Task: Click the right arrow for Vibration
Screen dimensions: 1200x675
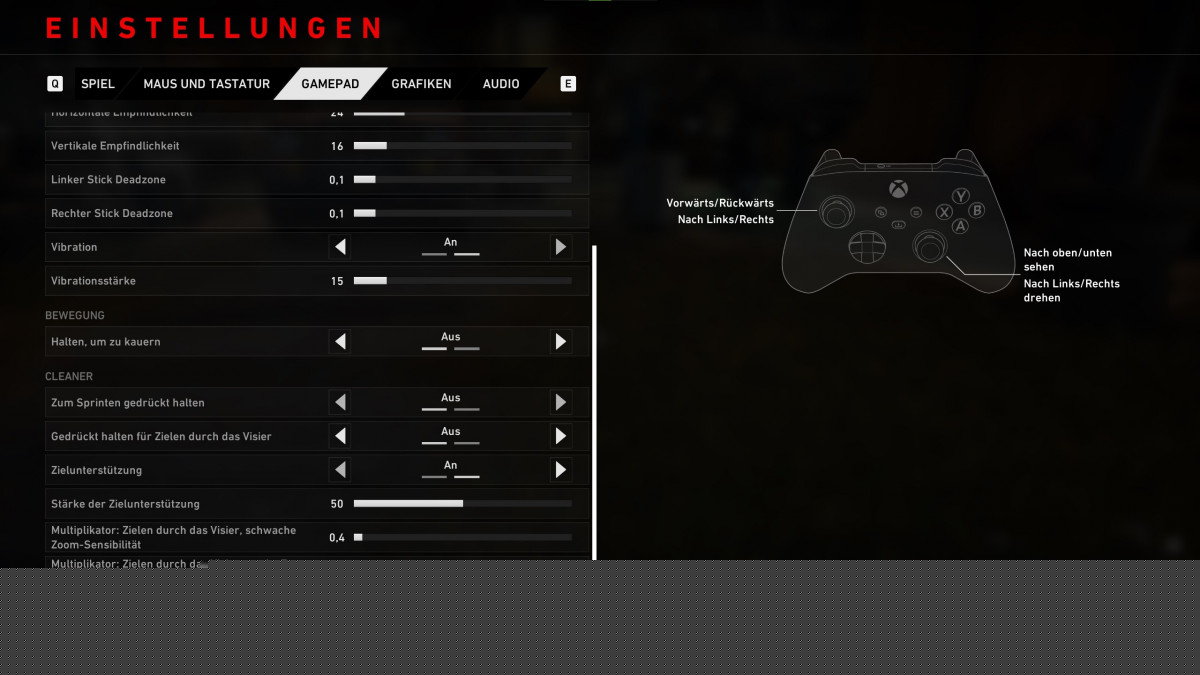Action: coord(561,247)
